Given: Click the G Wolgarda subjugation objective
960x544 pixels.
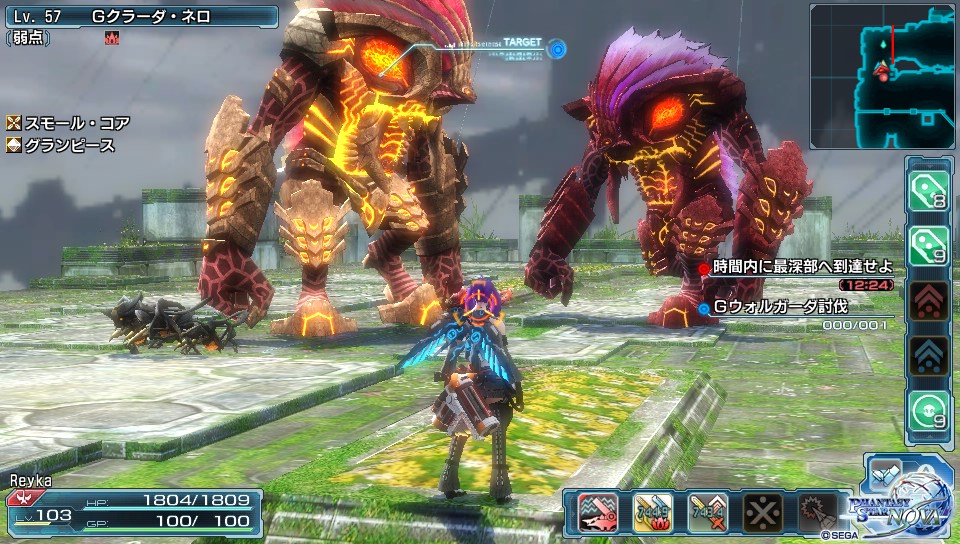Looking at the screenshot, I should 780,307.
